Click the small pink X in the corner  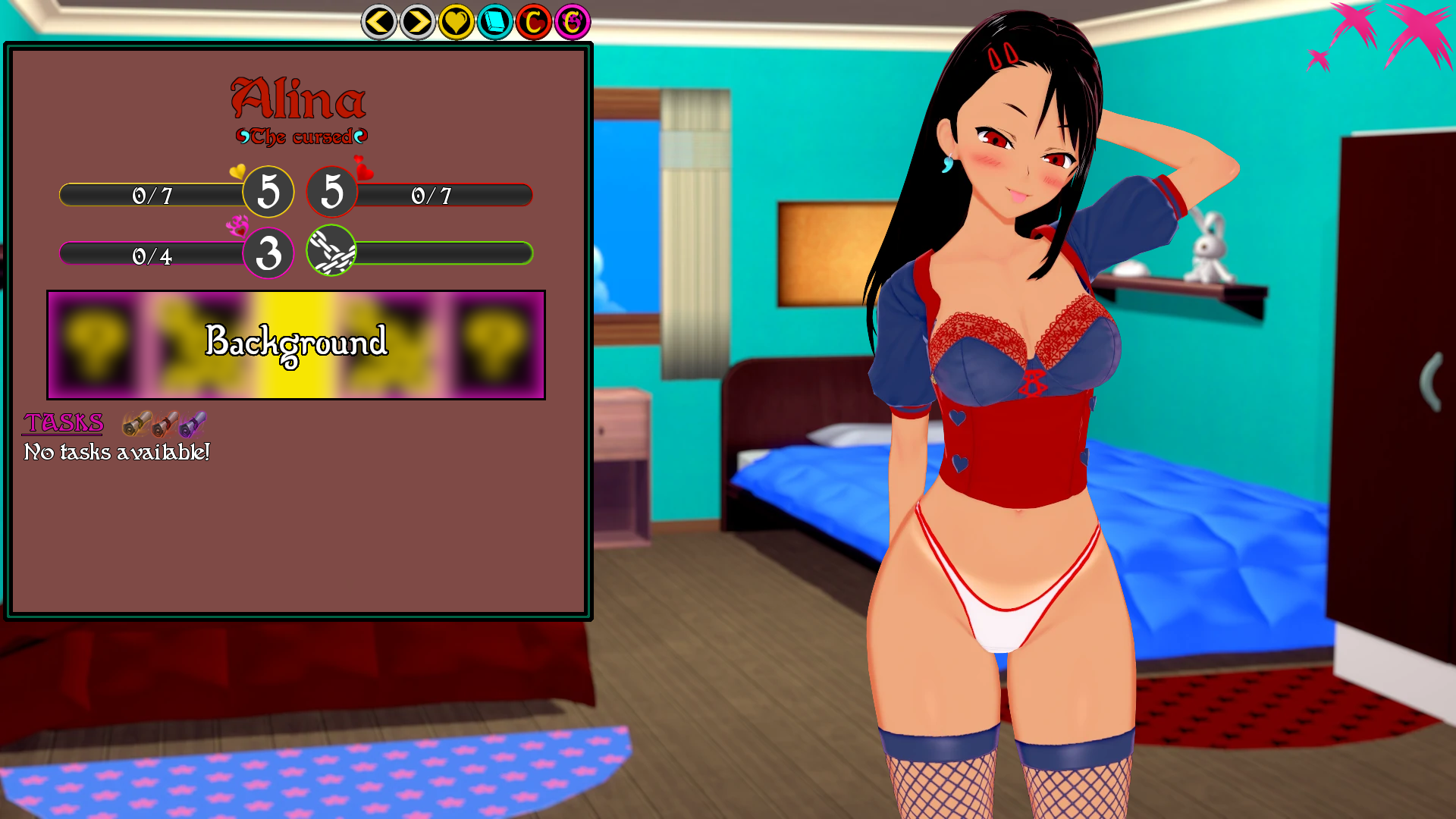tap(1319, 59)
